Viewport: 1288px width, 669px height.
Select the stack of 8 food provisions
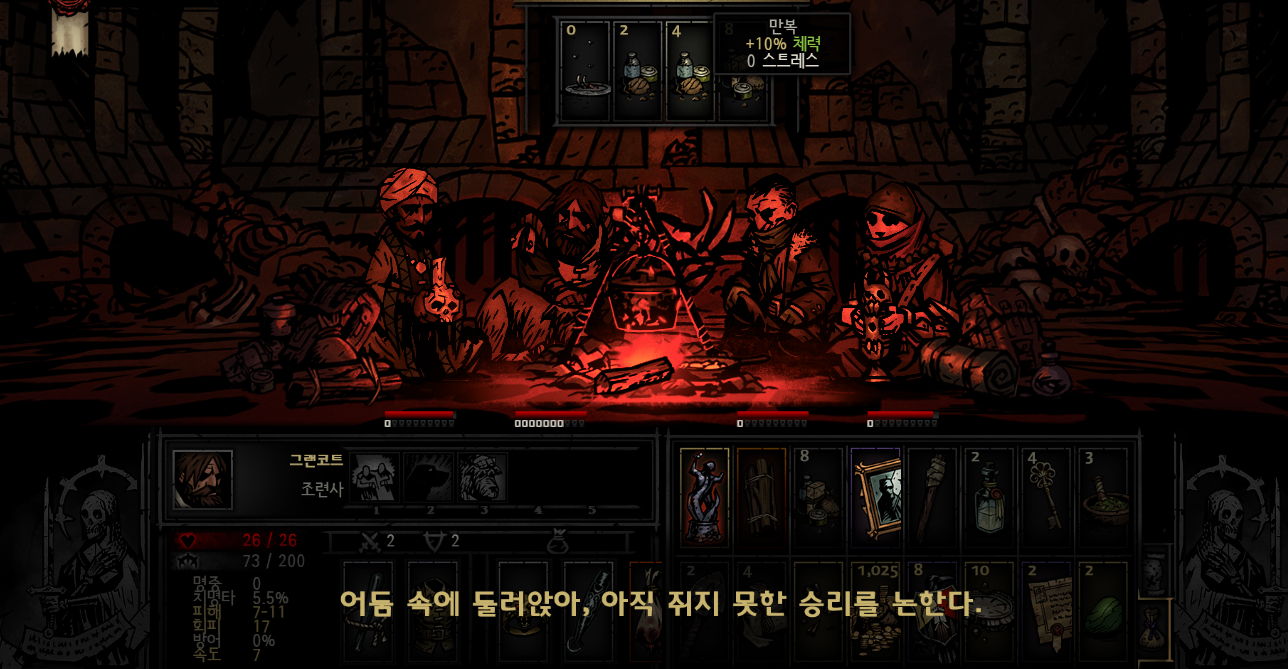(x=818, y=496)
